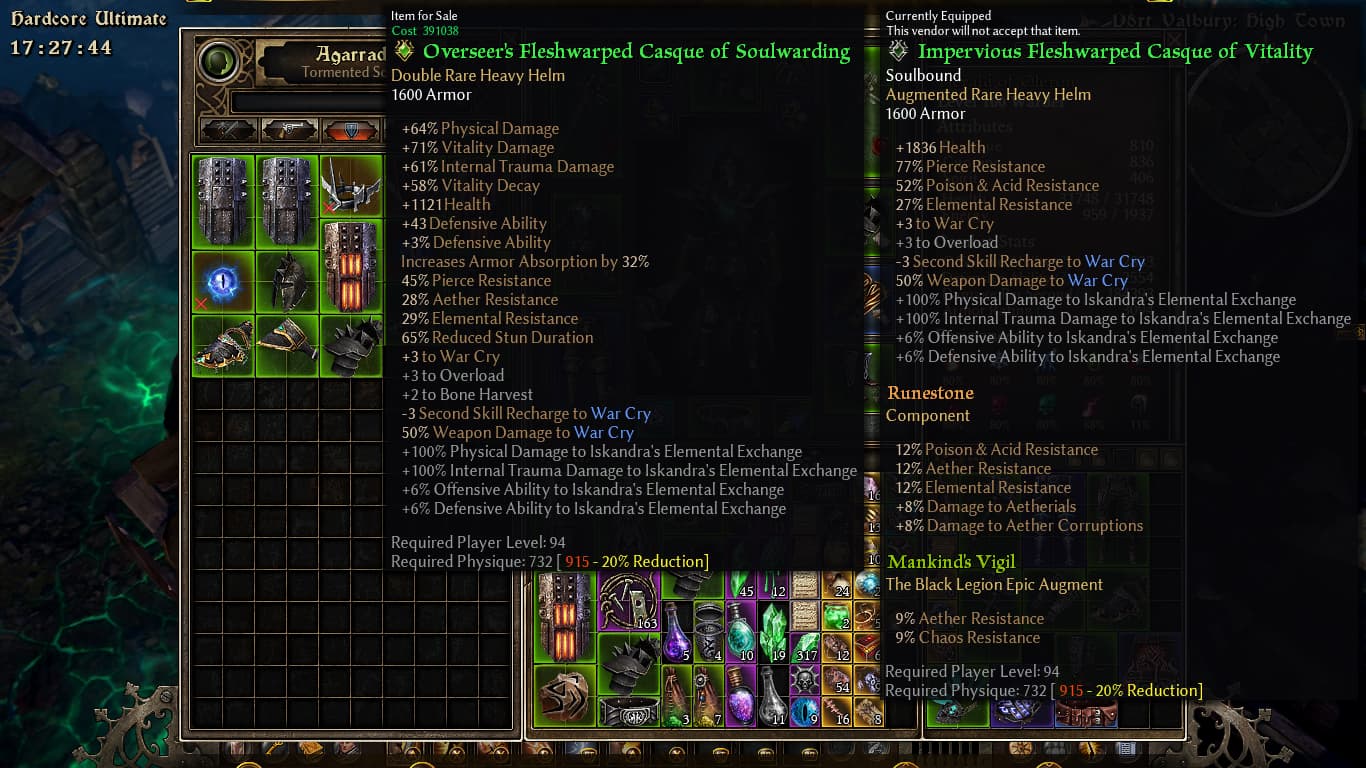Select the green pot stack of 2
This screenshot has width=1366, height=768.
pos(837,613)
